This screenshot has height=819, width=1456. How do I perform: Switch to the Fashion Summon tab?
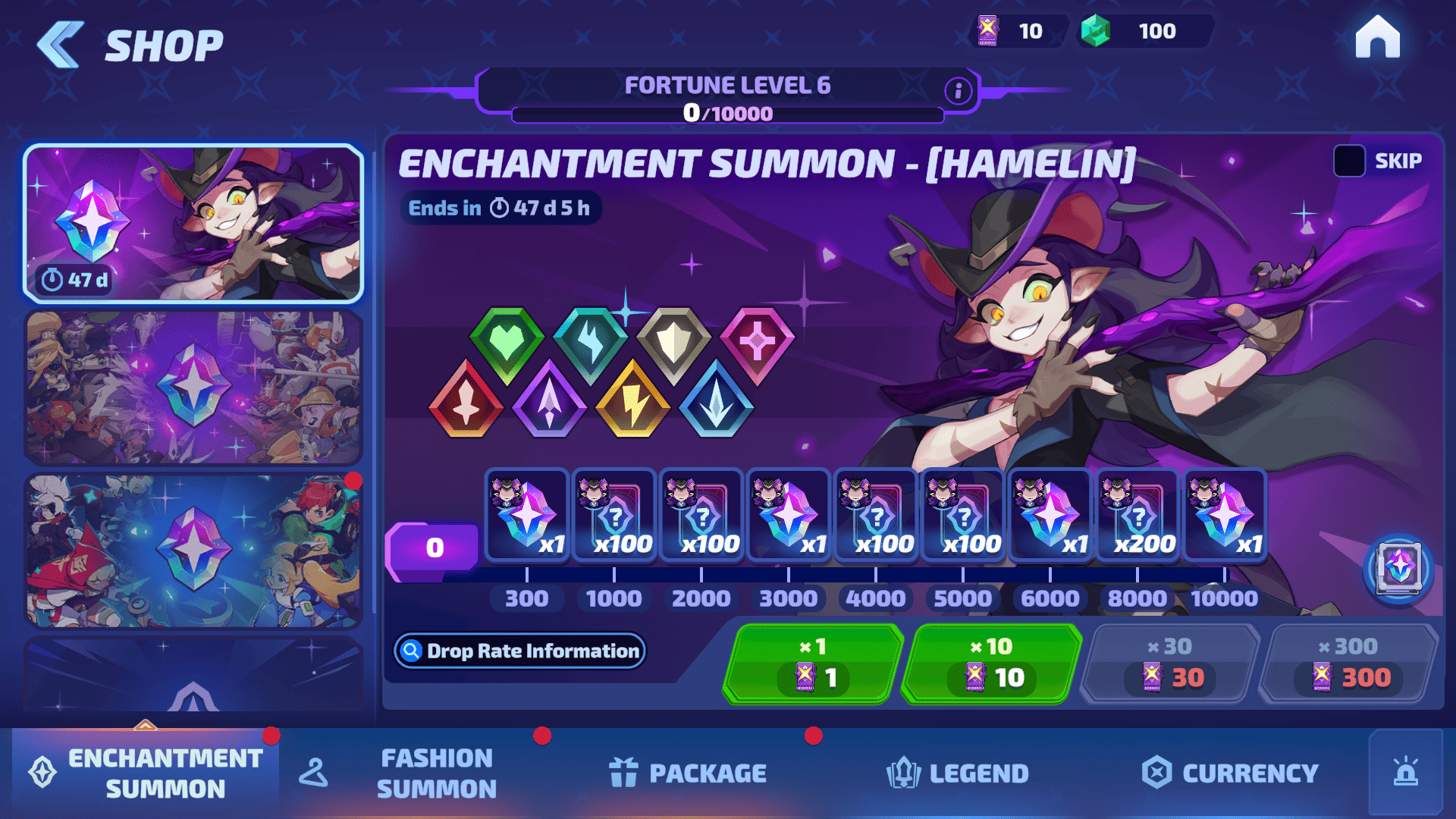click(x=436, y=773)
